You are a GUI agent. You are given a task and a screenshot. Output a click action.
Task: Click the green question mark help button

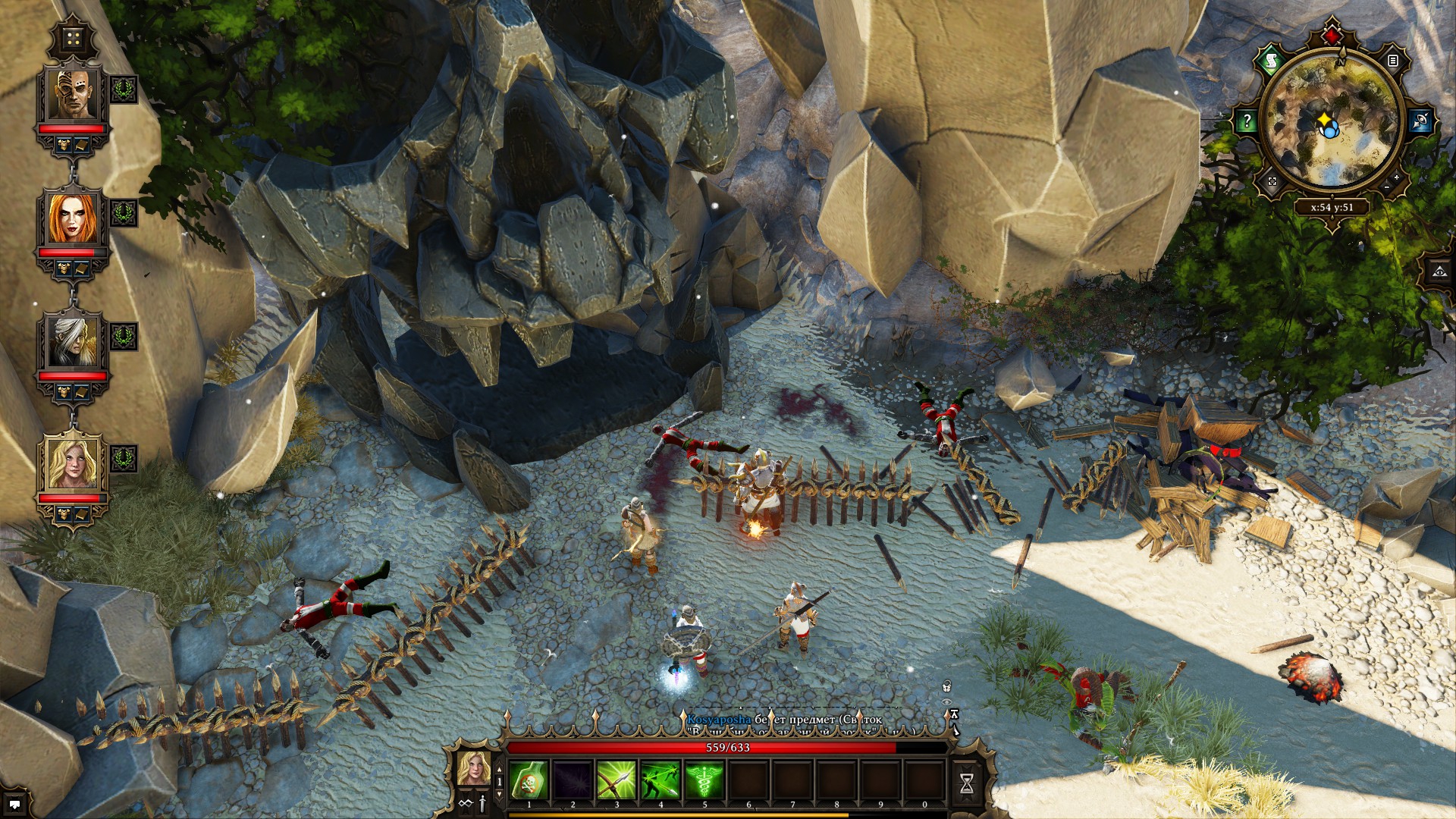(1247, 121)
